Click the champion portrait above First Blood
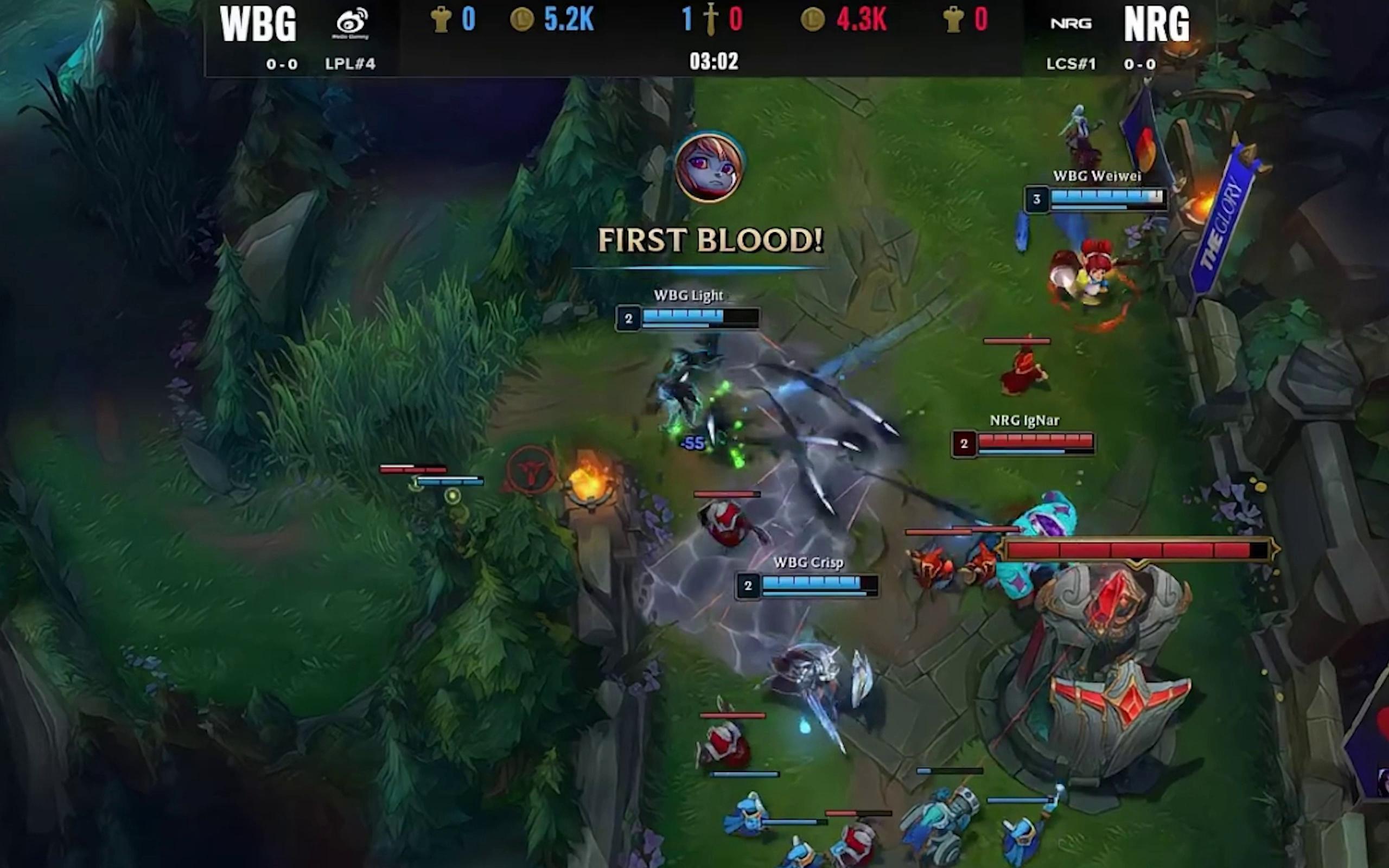1389x868 pixels. click(x=710, y=167)
